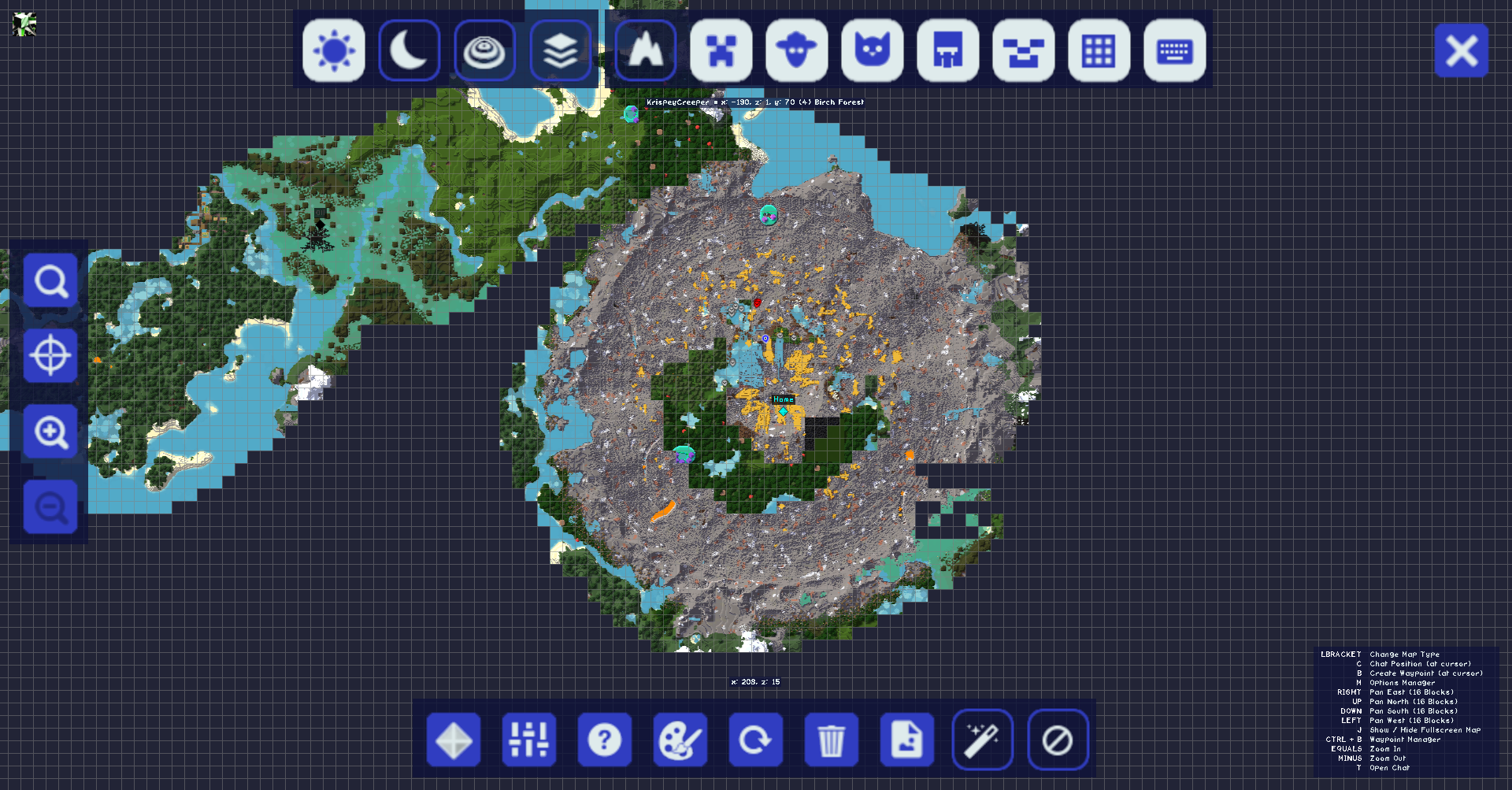Switch to the Day map tab
Image resolution: width=1512 pixels, height=790 pixels.
[334, 51]
